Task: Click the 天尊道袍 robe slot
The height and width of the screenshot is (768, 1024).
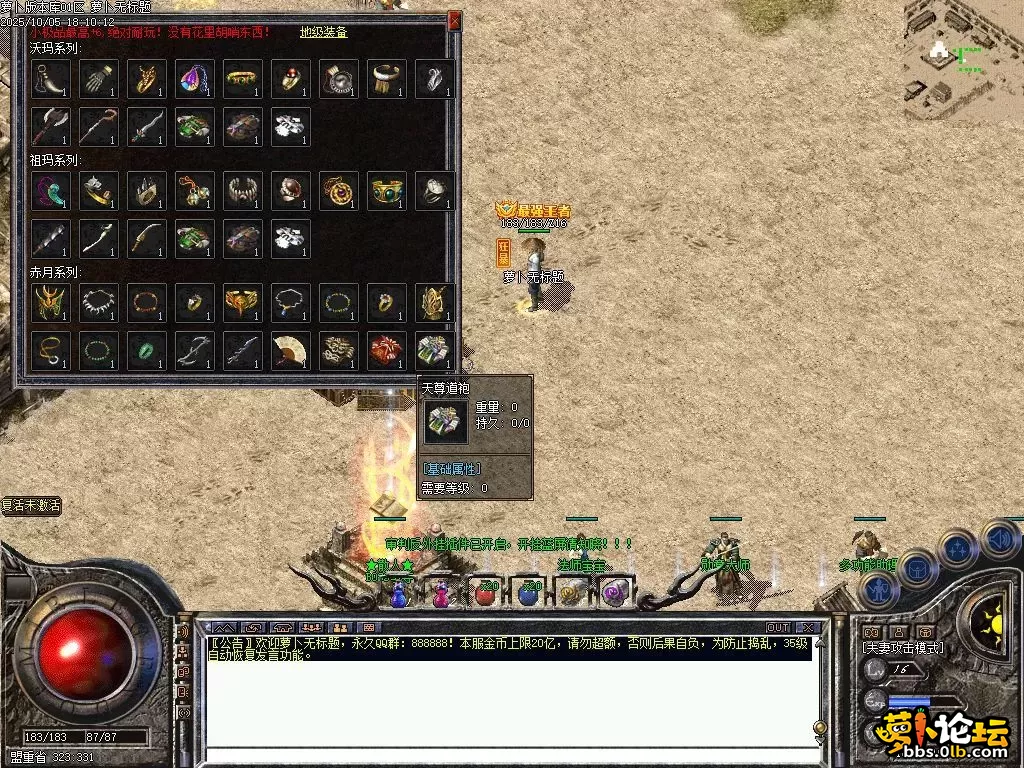Action: pos(435,350)
